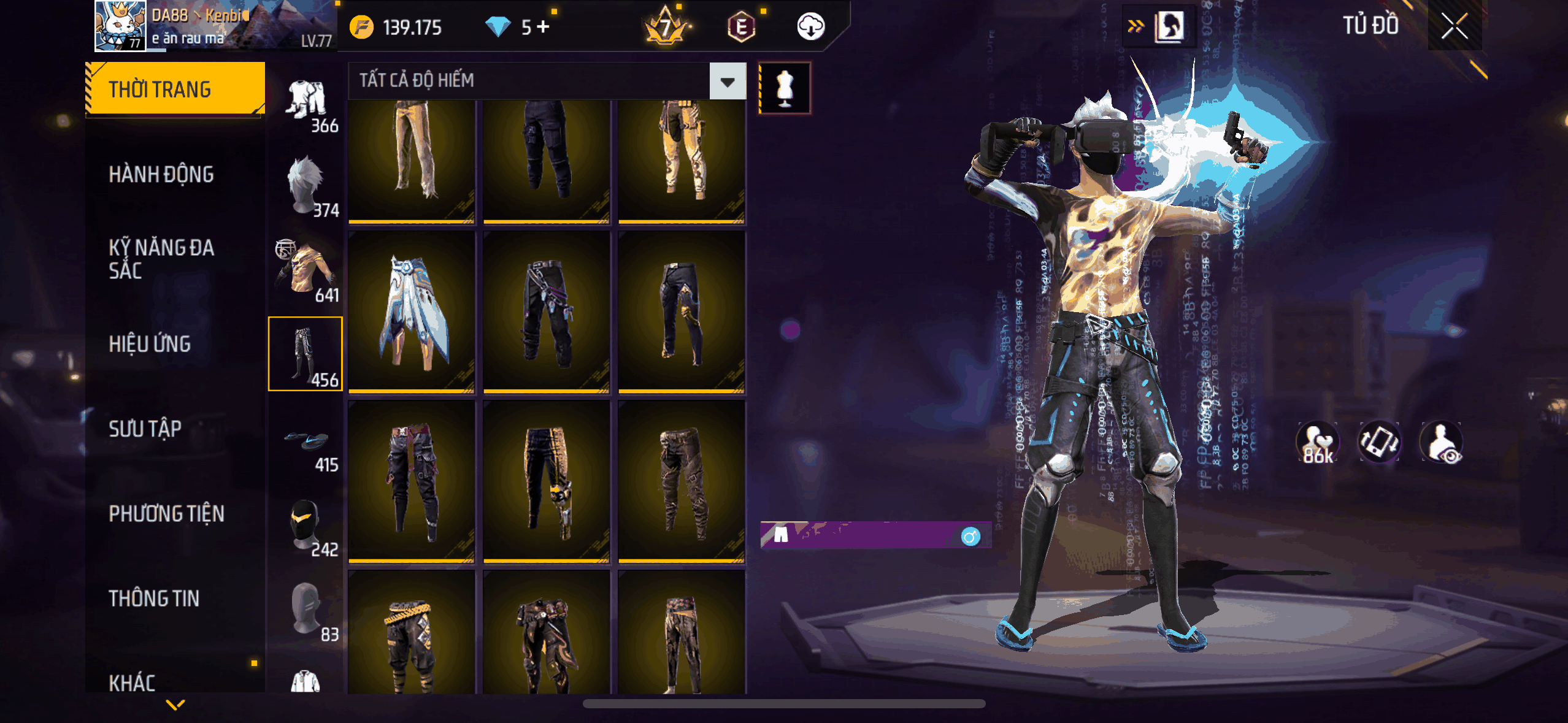Pick the white and blue skirt pants item
This screenshot has width=1568, height=723.
point(412,313)
